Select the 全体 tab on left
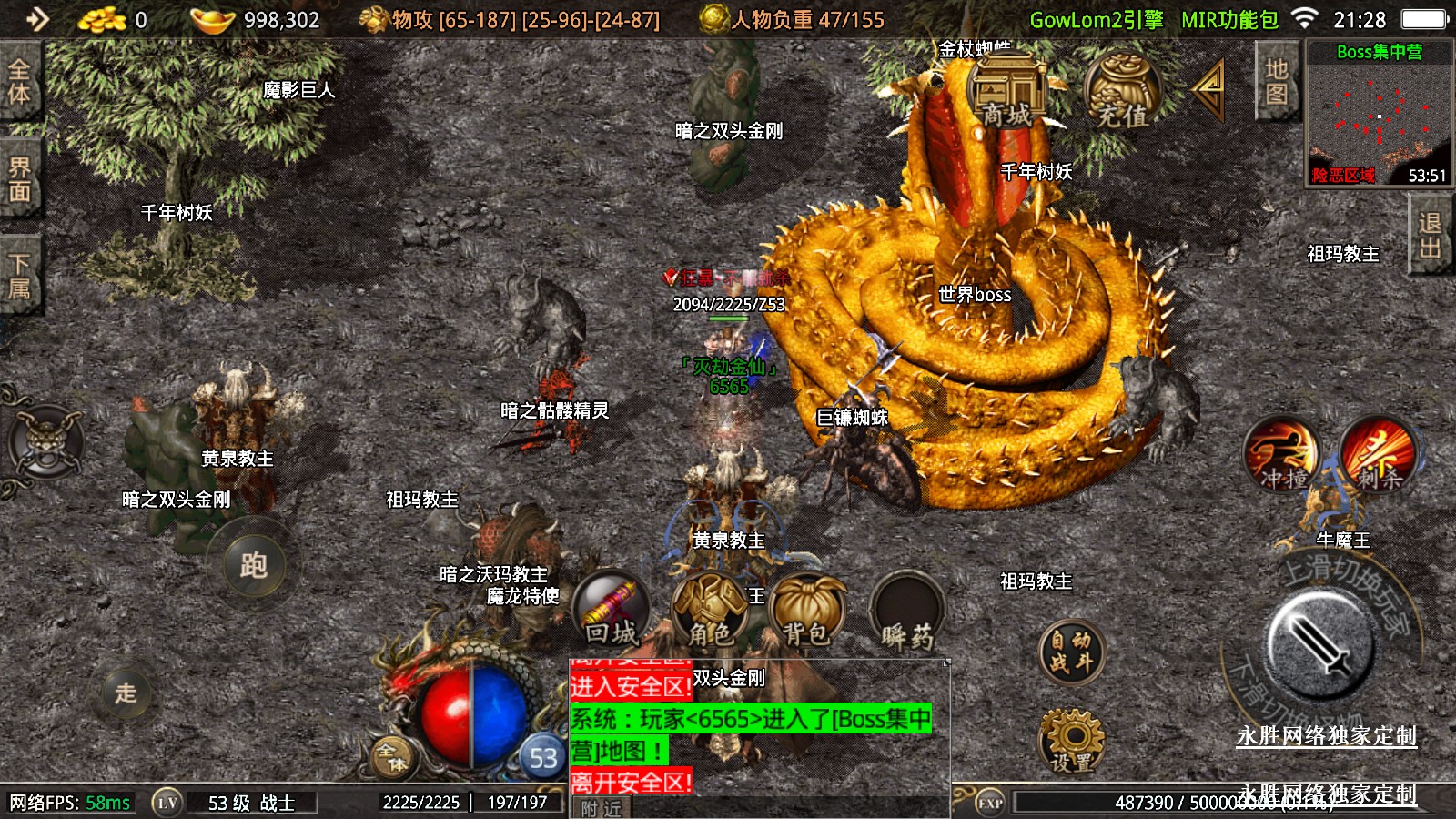Image resolution: width=1456 pixels, height=819 pixels. (19, 81)
